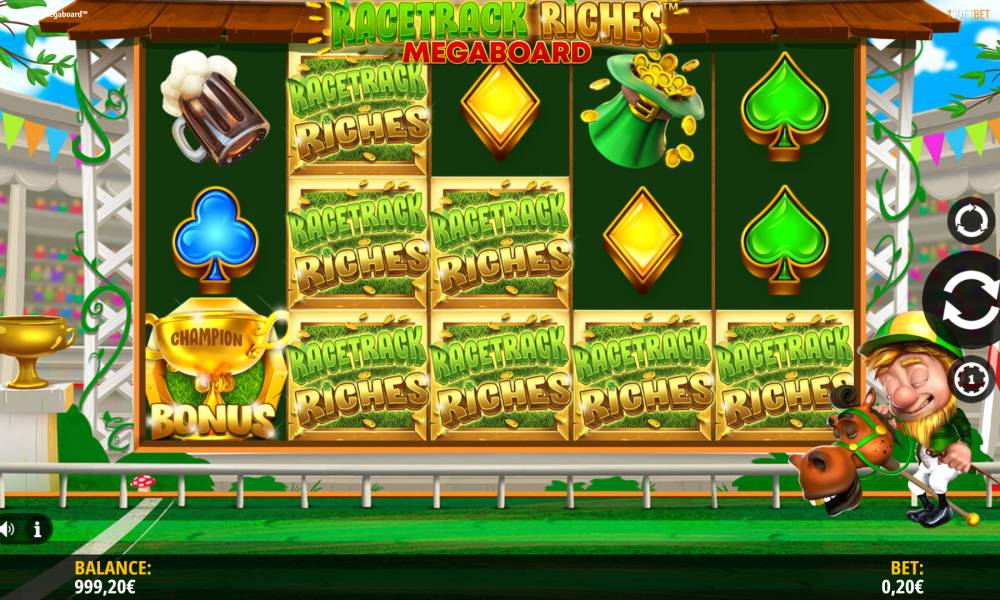Open the autoplay settings button
Image resolution: width=1000 pixels, height=600 pixels.
970,221
